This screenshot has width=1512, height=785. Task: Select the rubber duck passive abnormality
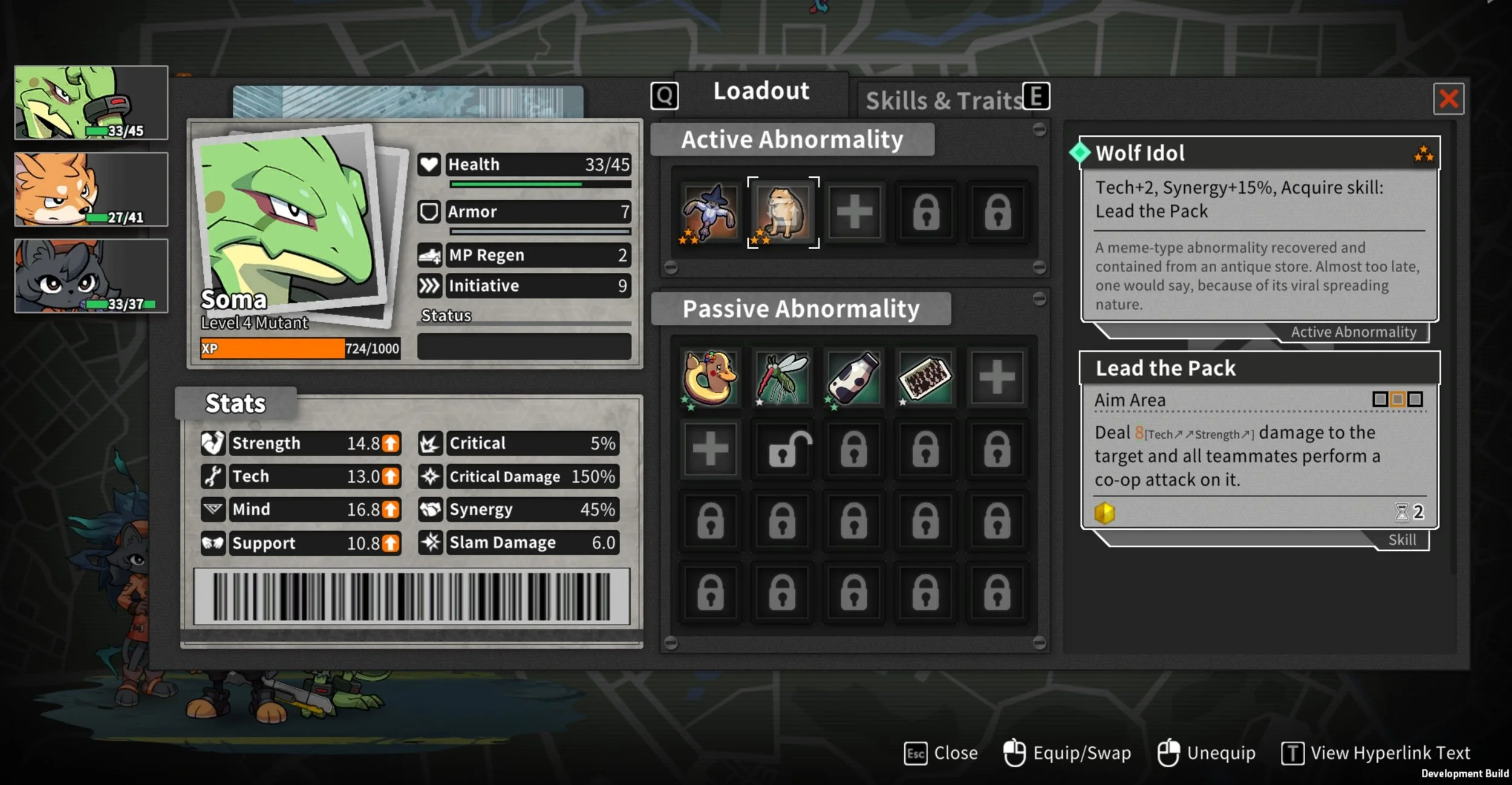tap(710, 378)
